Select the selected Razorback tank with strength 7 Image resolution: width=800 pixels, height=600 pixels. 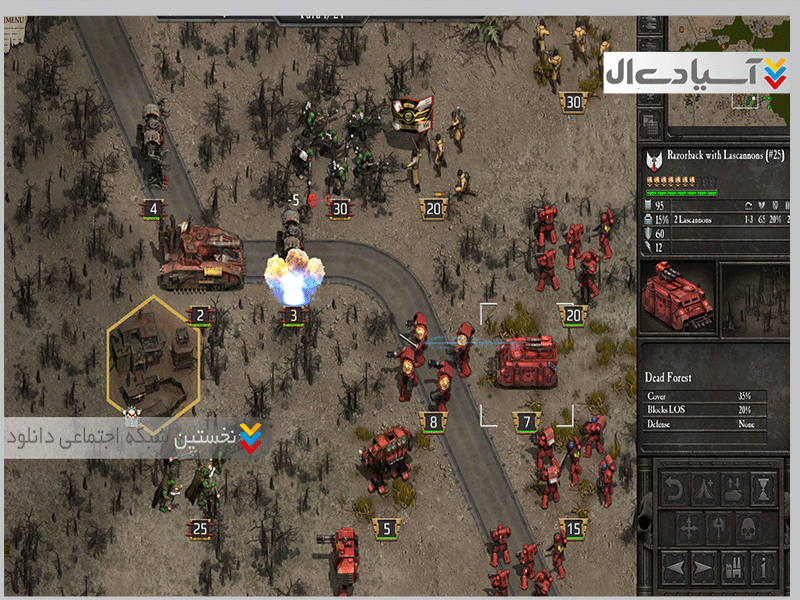tap(526, 361)
